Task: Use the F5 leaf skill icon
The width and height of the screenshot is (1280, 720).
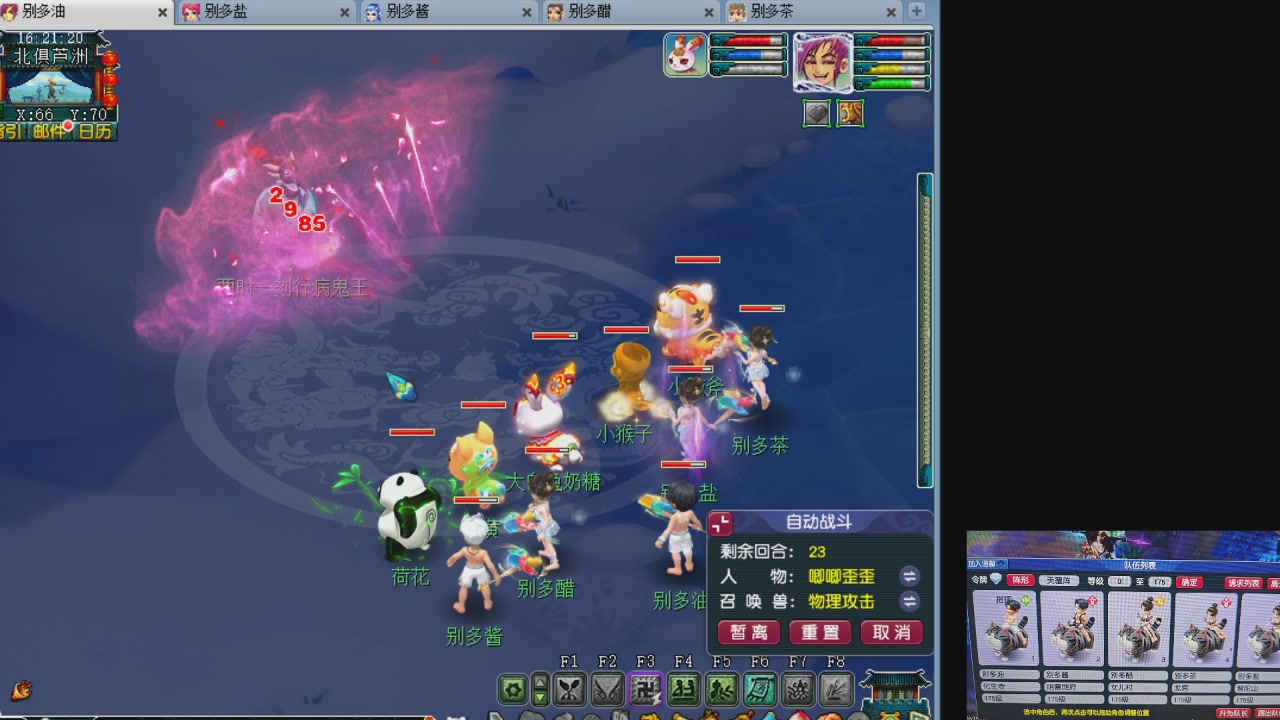Action: tap(723, 688)
